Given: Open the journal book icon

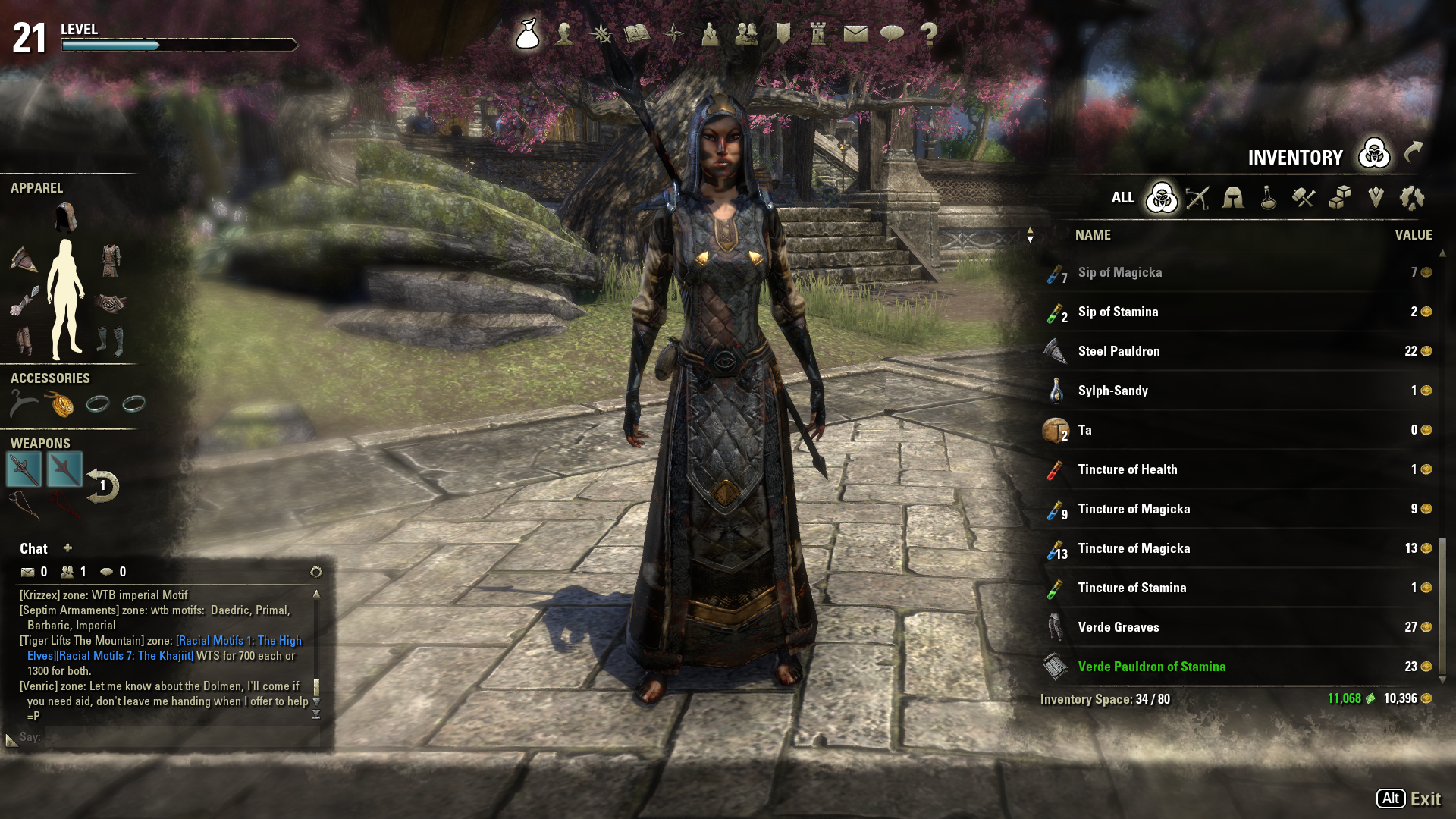Looking at the screenshot, I should pyautogui.click(x=637, y=34).
